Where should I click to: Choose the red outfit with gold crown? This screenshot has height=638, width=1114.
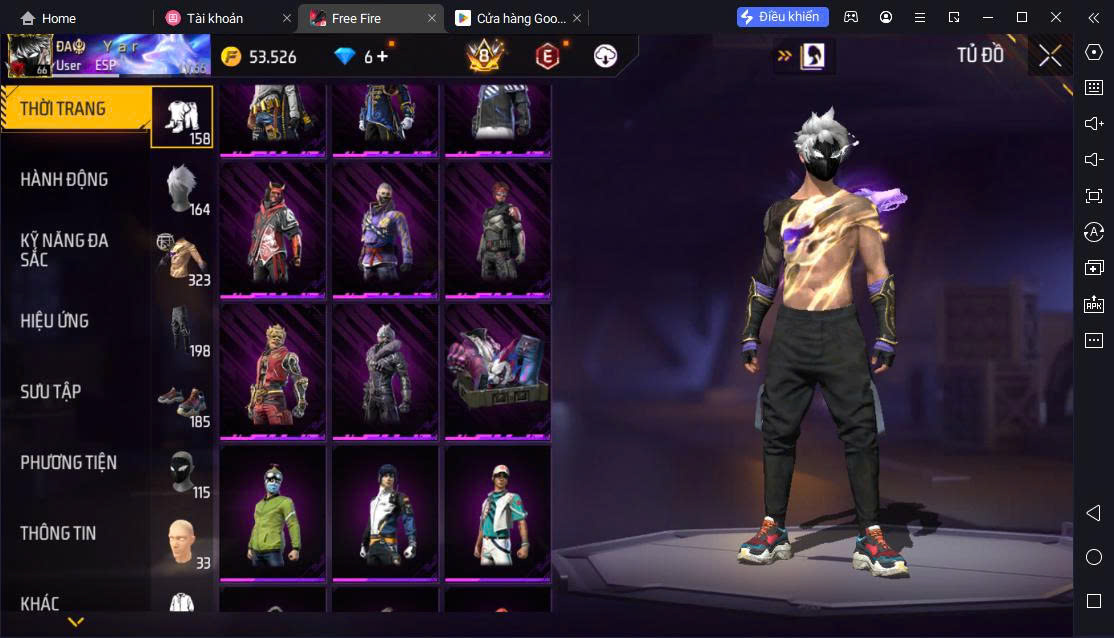(x=273, y=371)
